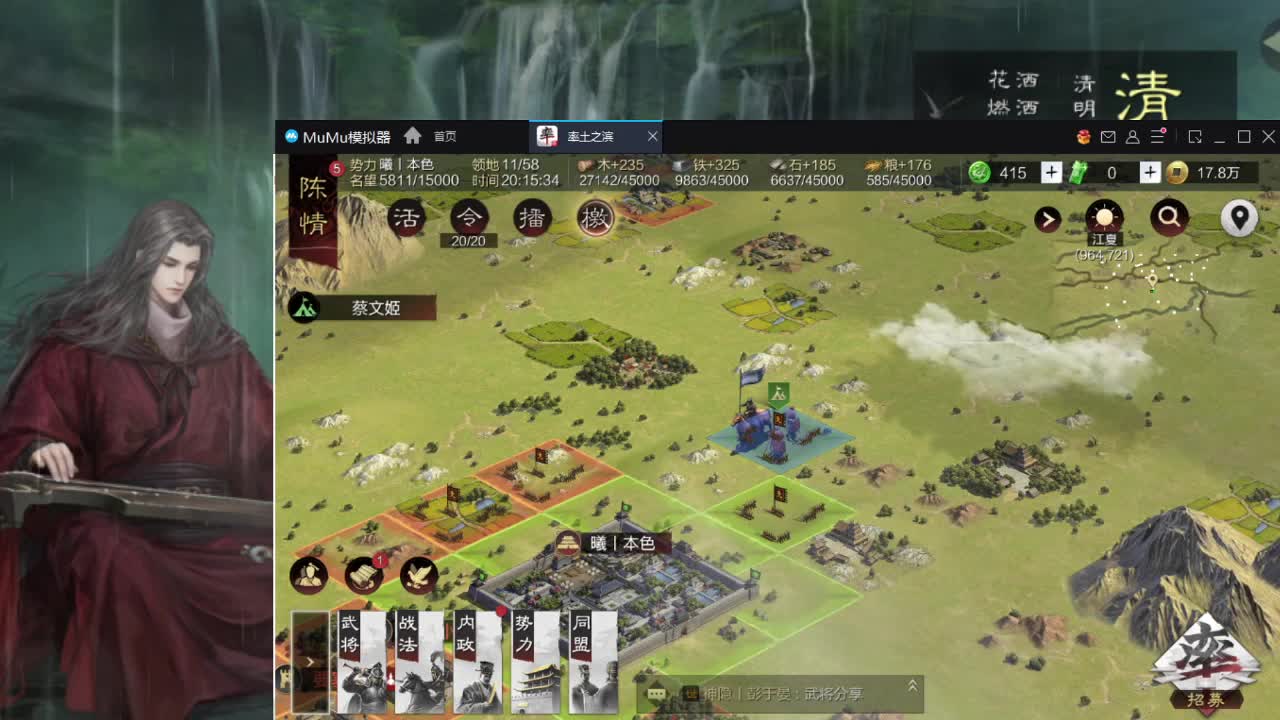
Task: Expand the chat bar chevron arrow
Action: [911, 687]
